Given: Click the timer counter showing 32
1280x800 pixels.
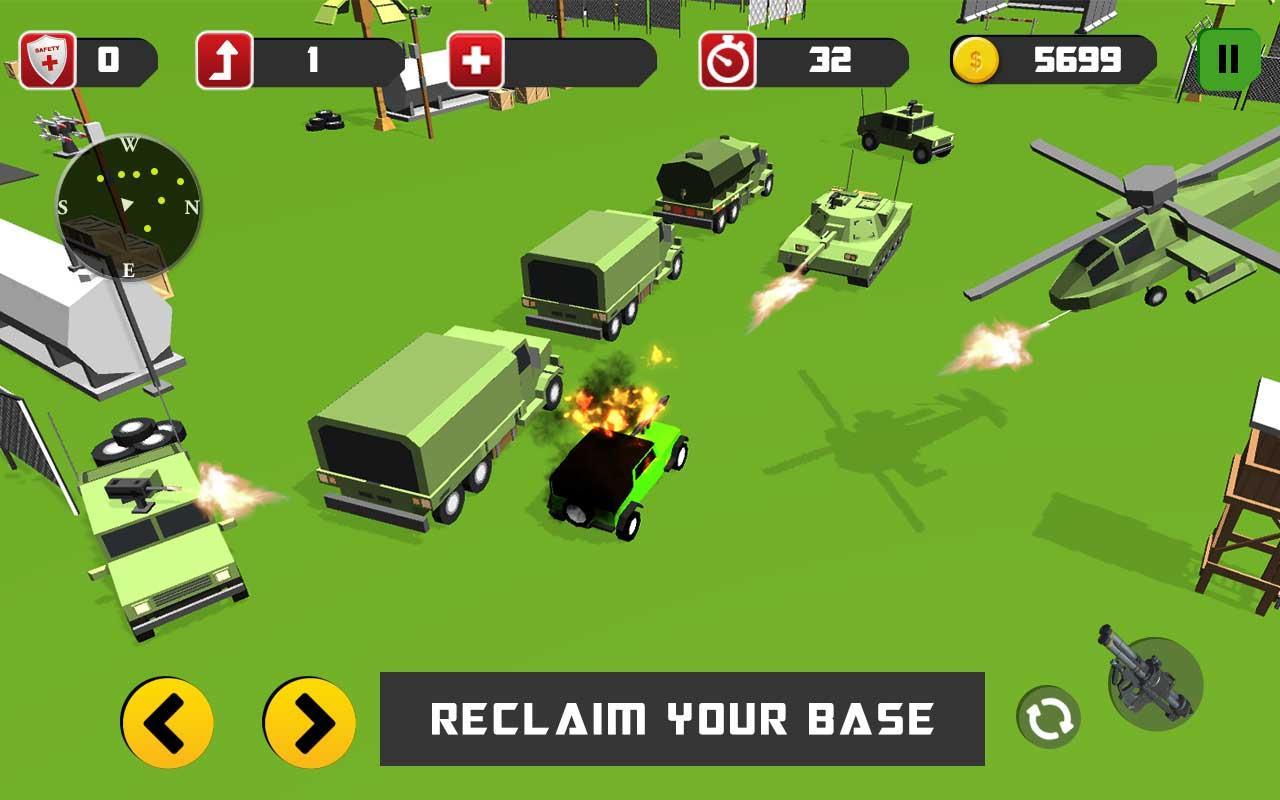Looking at the screenshot, I should coord(832,61).
